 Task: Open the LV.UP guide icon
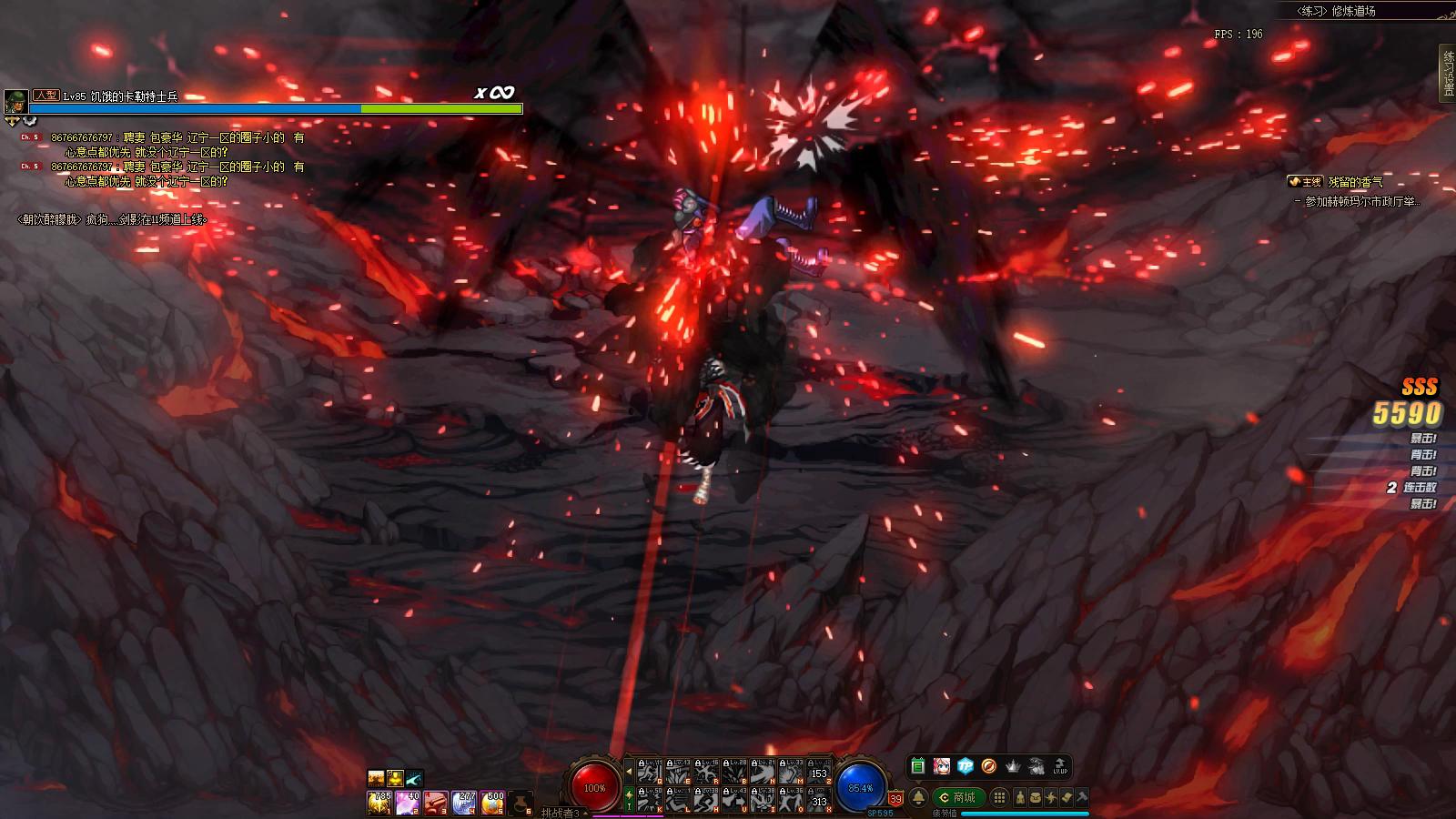[x=1060, y=766]
